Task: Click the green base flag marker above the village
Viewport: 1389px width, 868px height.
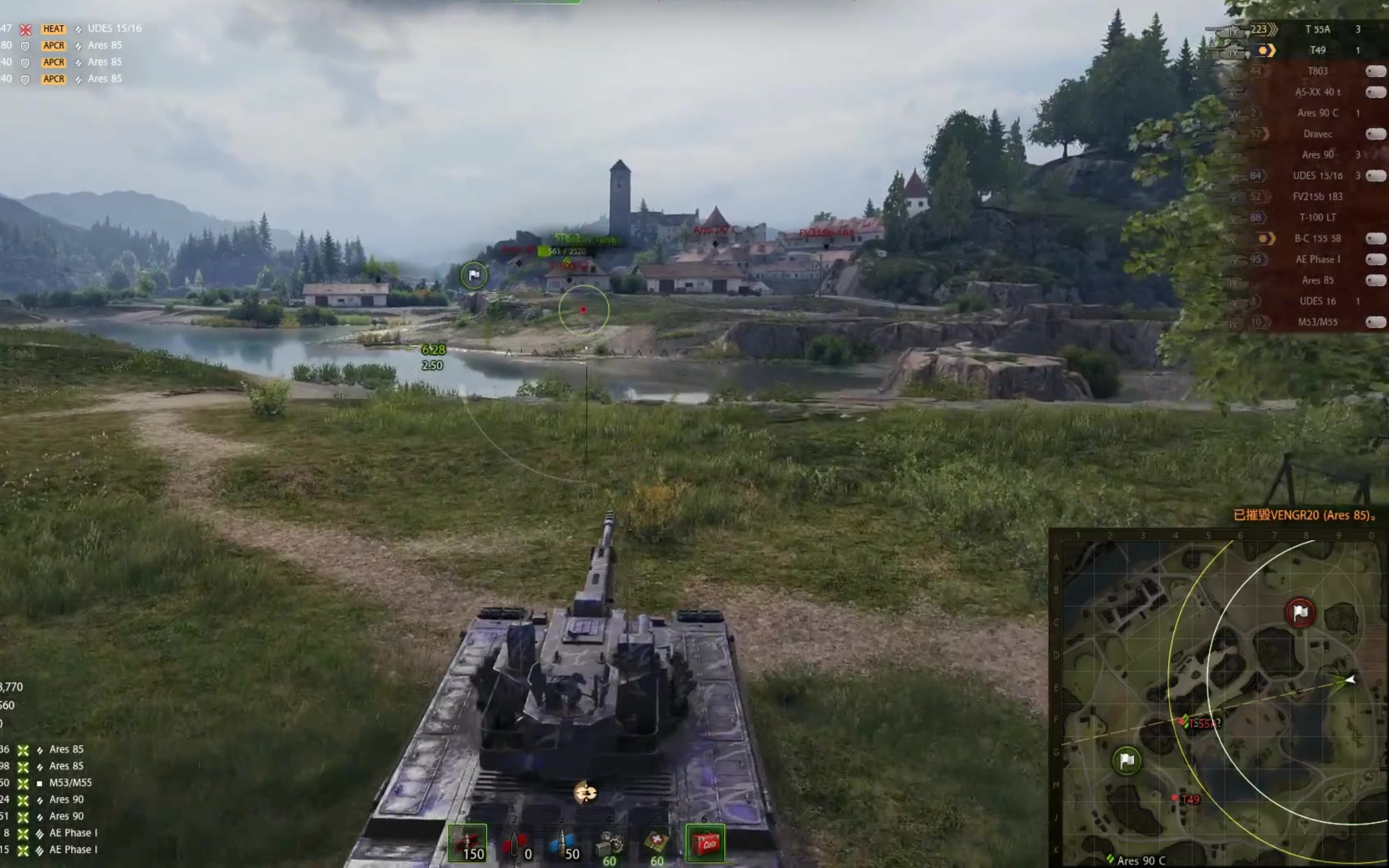Action: [x=474, y=275]
